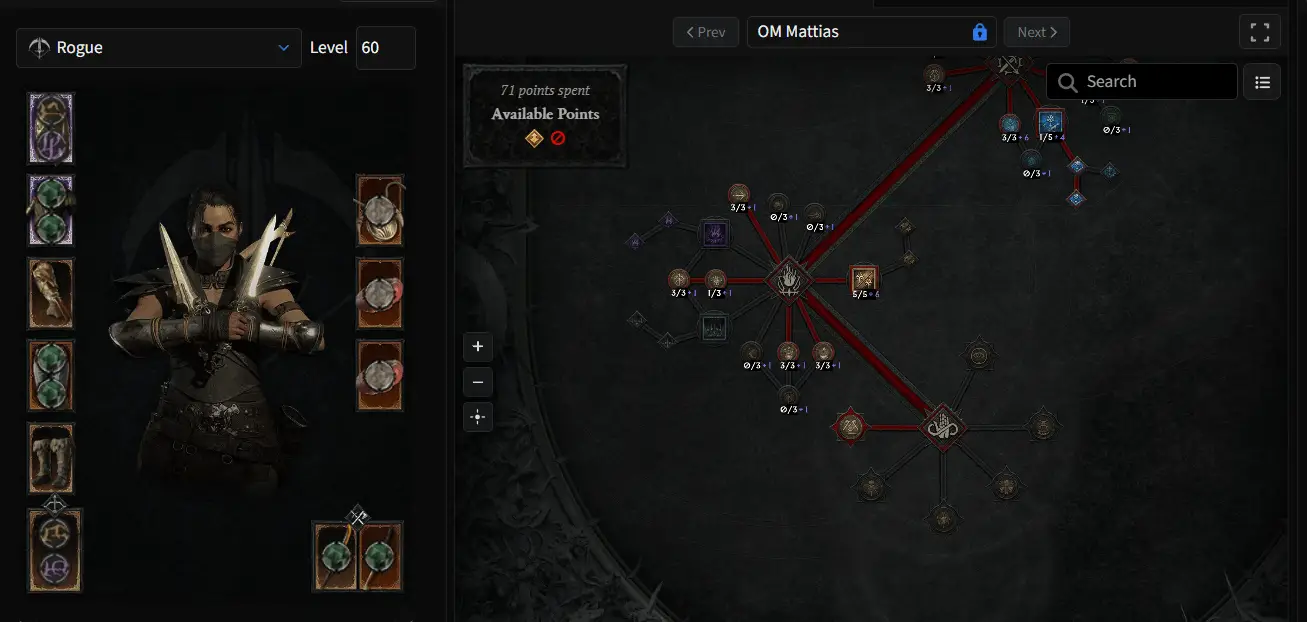Click the flame hub node in the tree
This screenshot has height=622, width=1307.
point(788,279)
